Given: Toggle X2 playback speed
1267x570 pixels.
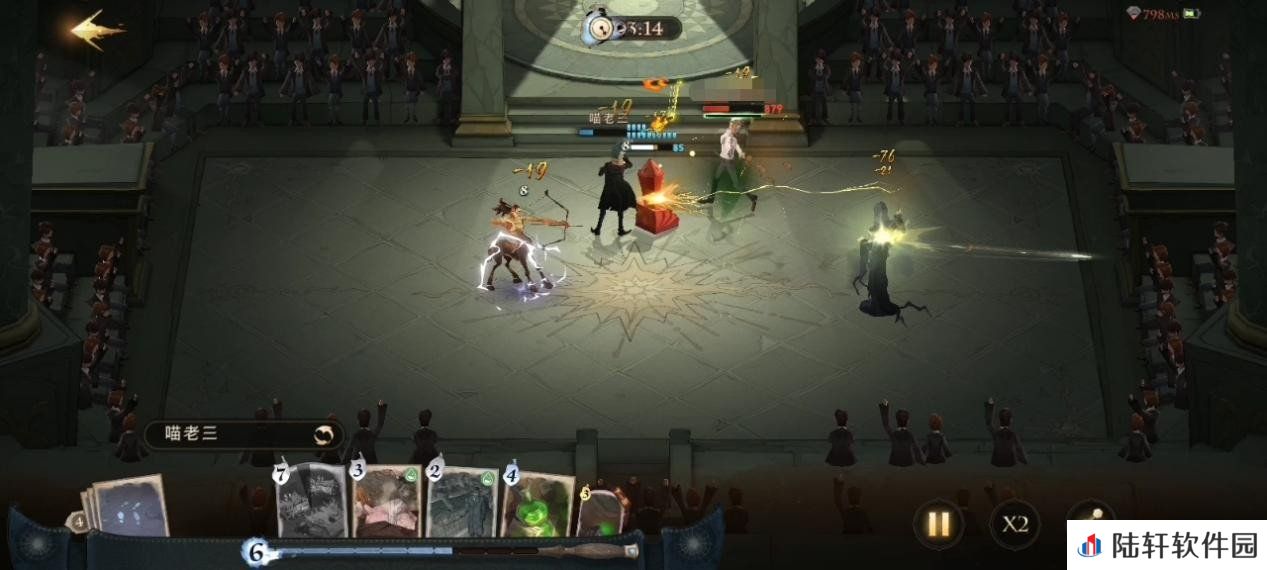Looking at the screenshot, I should (x=1015, y=523).
